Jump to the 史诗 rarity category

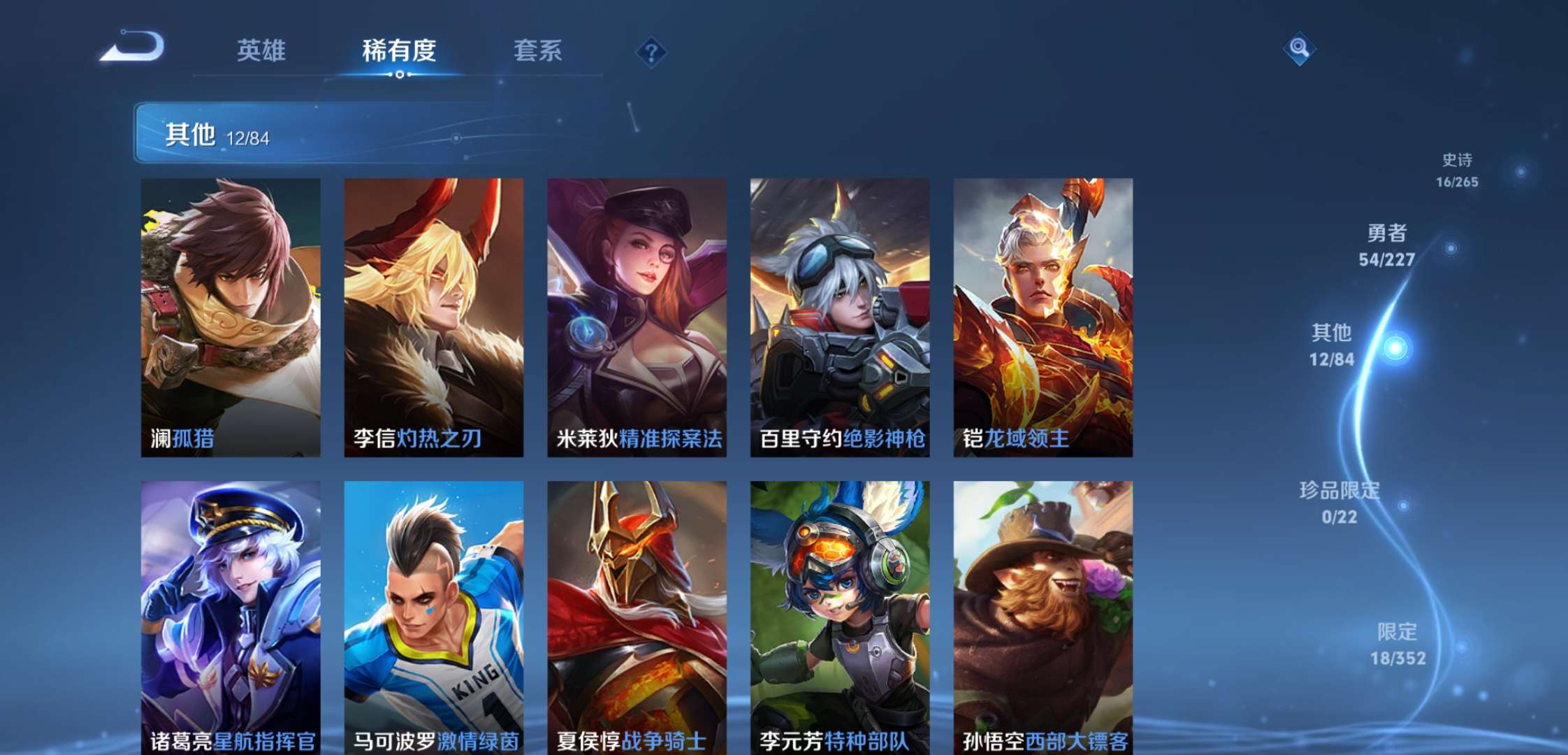[1458, 170]
